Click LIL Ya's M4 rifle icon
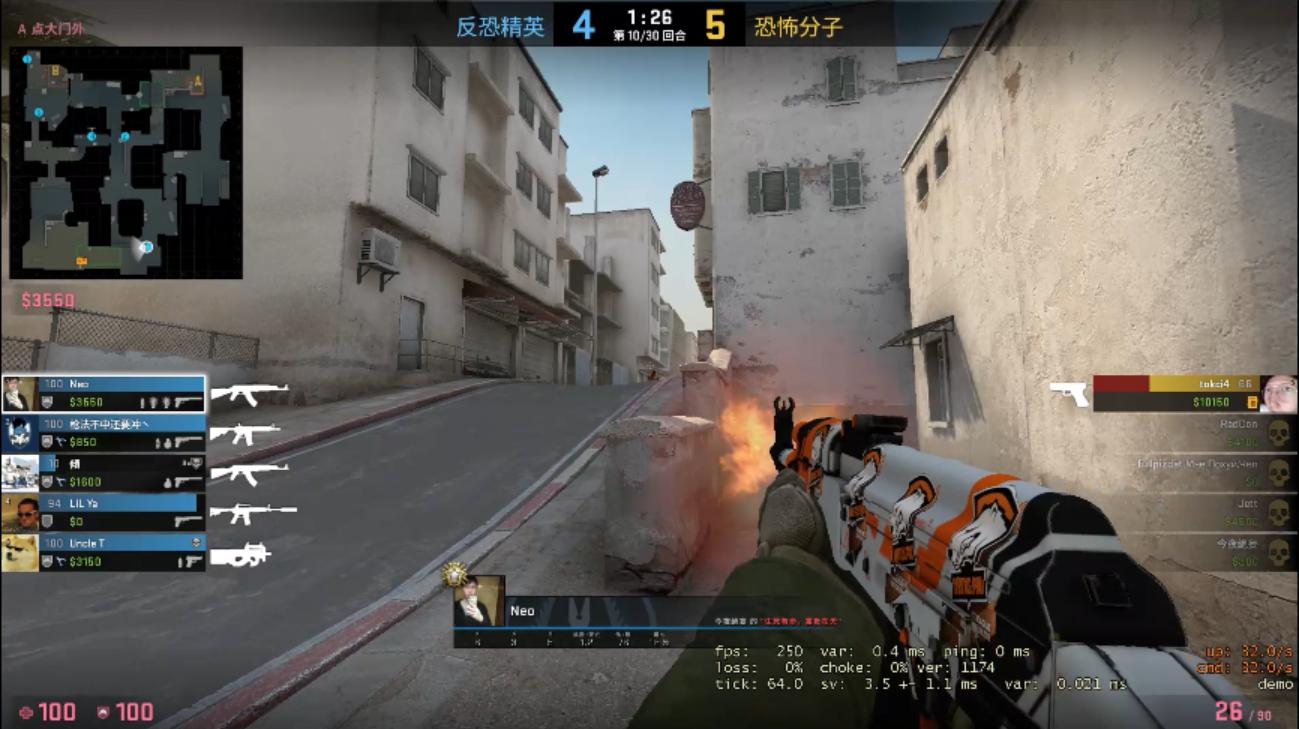1299x729 pixels. 251,513
